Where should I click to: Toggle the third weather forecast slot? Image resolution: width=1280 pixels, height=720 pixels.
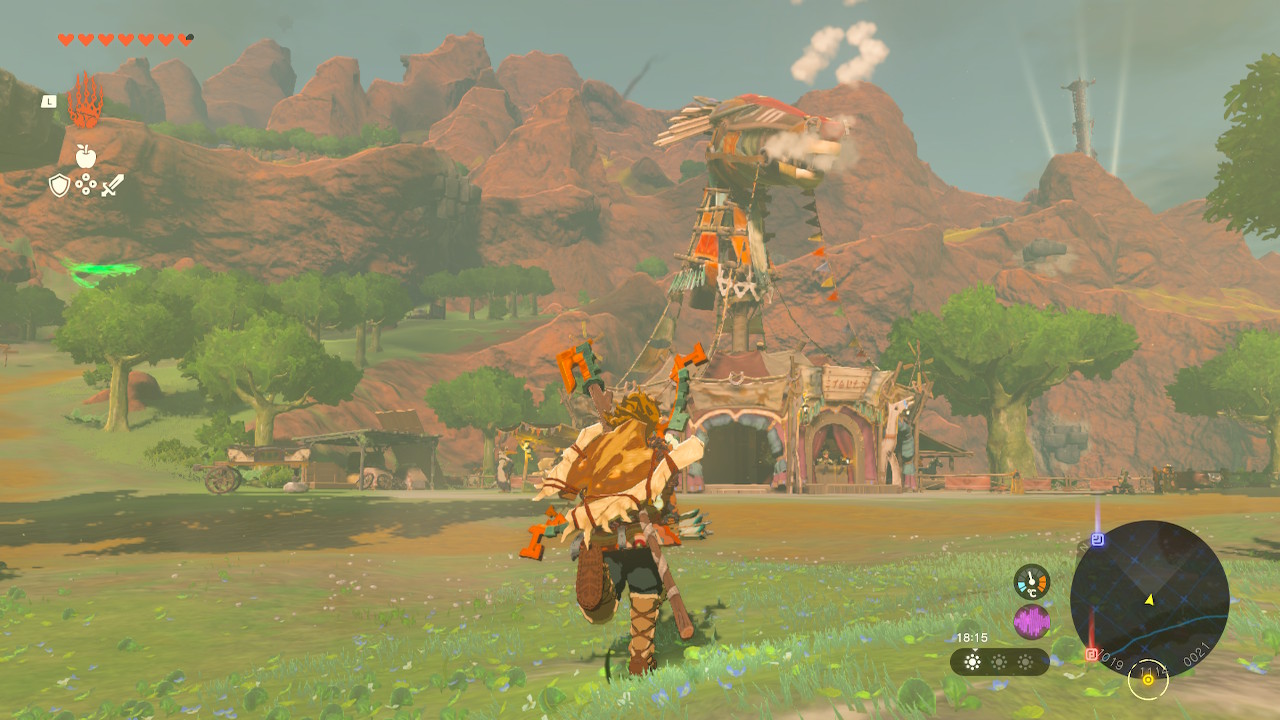coord(1025,661)
